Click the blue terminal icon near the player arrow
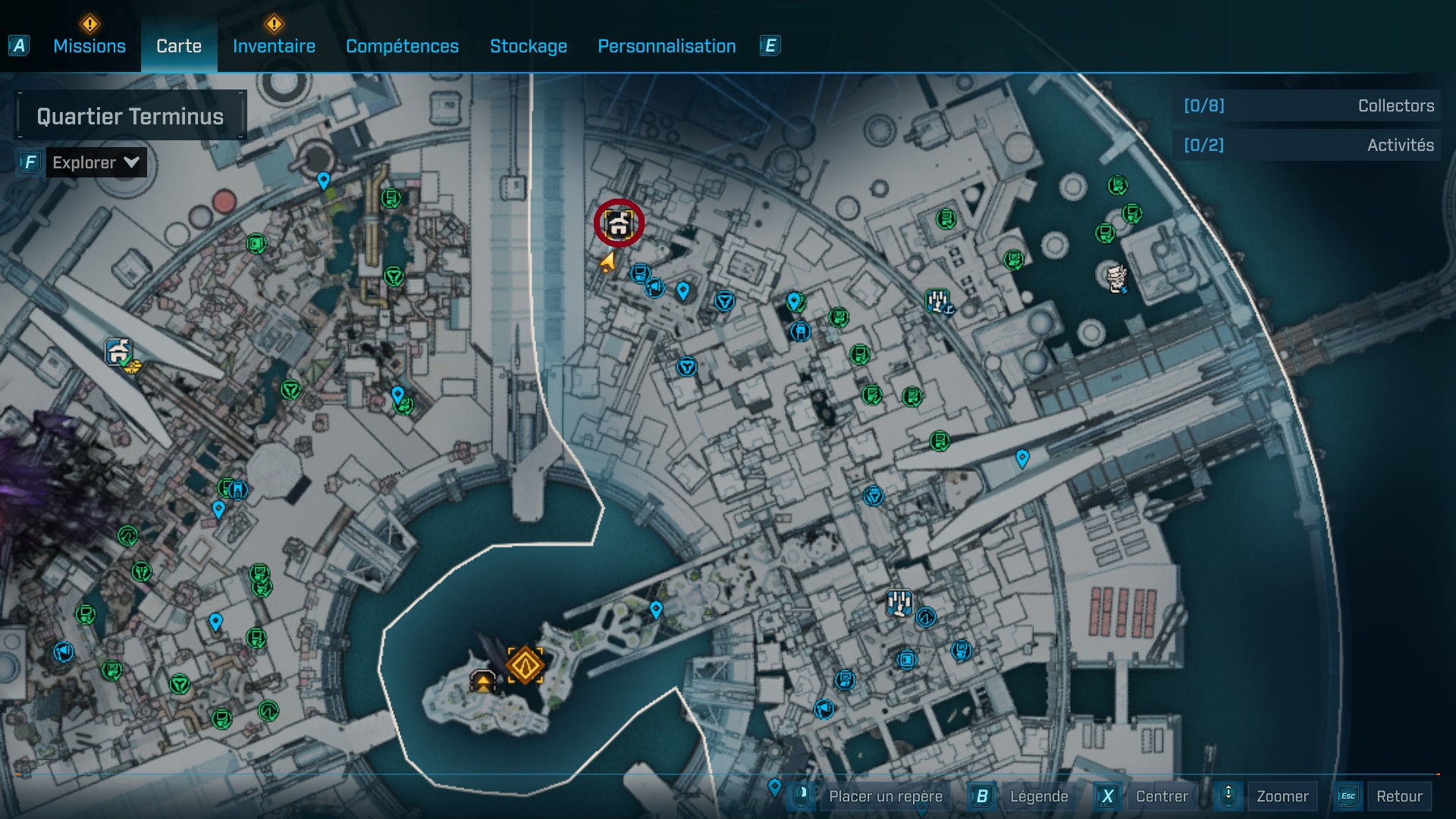The height and width of the screenshot is (819, 1456). click(640, 273)
